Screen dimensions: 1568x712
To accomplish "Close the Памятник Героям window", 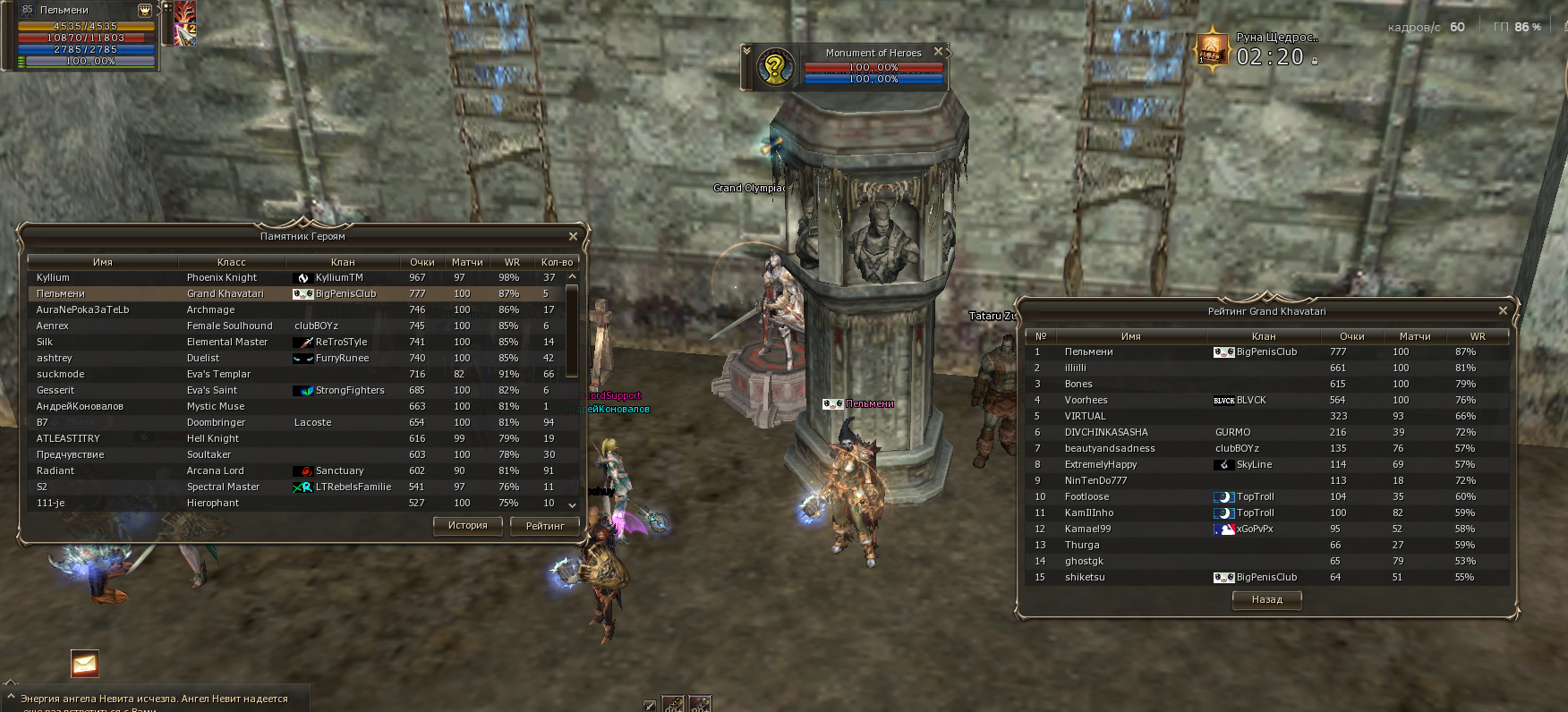I will click(x=573, y=236).
